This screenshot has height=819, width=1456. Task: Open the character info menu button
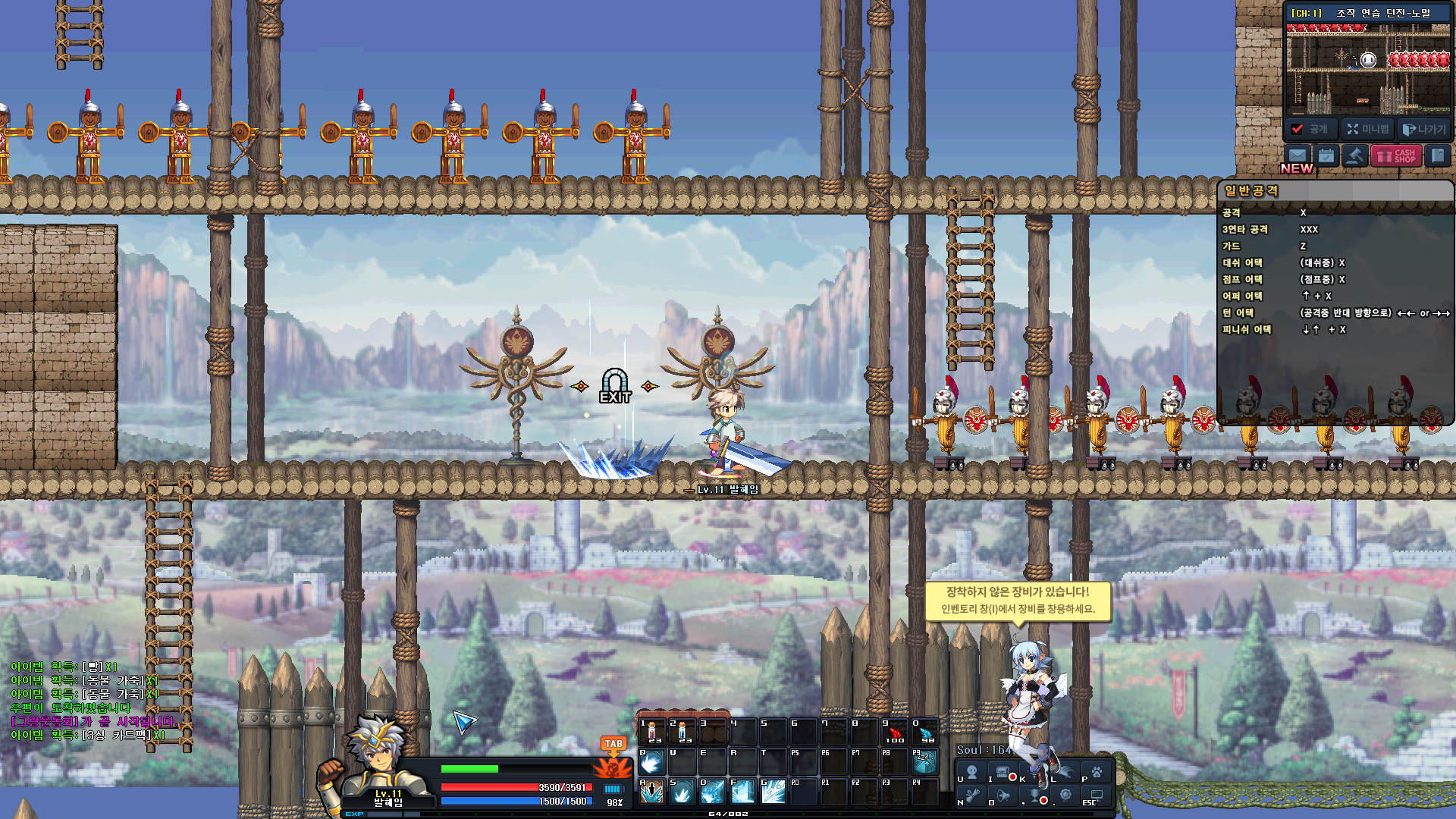(x=971, y=773)
